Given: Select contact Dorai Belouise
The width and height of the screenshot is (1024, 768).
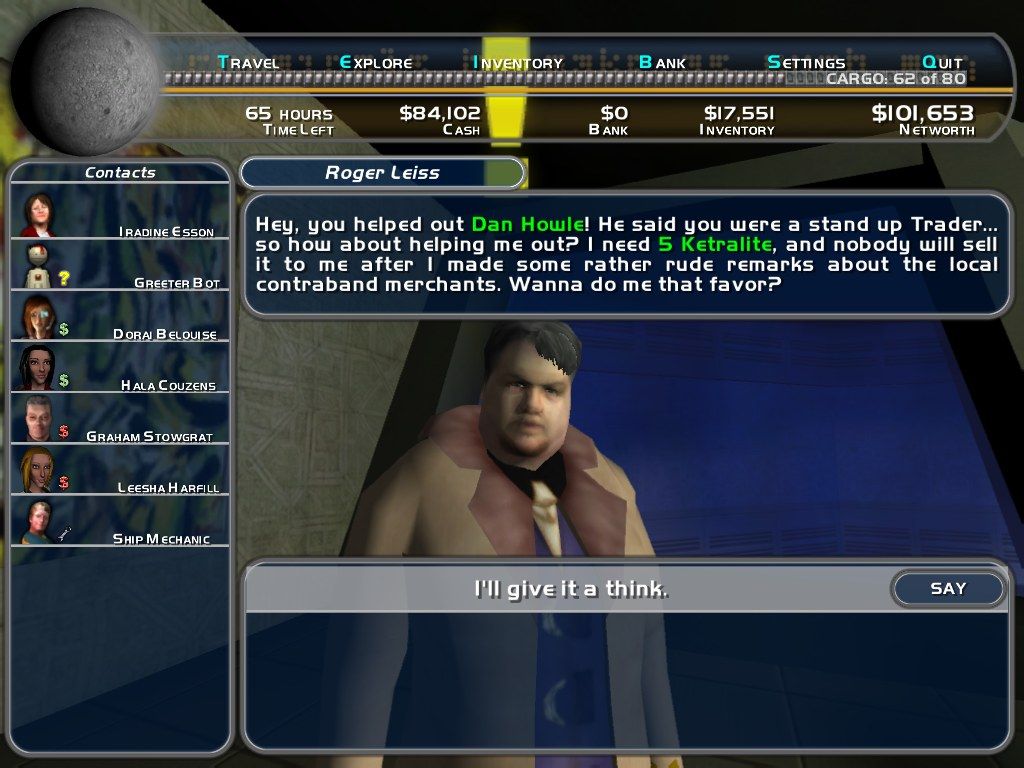Looking at the screenshot, I should [x=120, y=317].
